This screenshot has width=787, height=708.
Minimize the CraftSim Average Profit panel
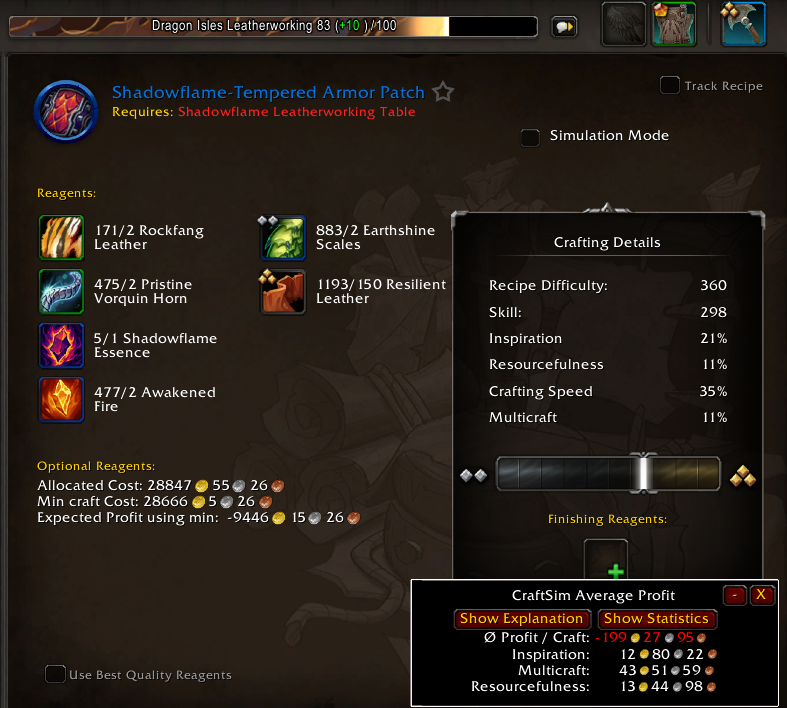pos(735,595)
